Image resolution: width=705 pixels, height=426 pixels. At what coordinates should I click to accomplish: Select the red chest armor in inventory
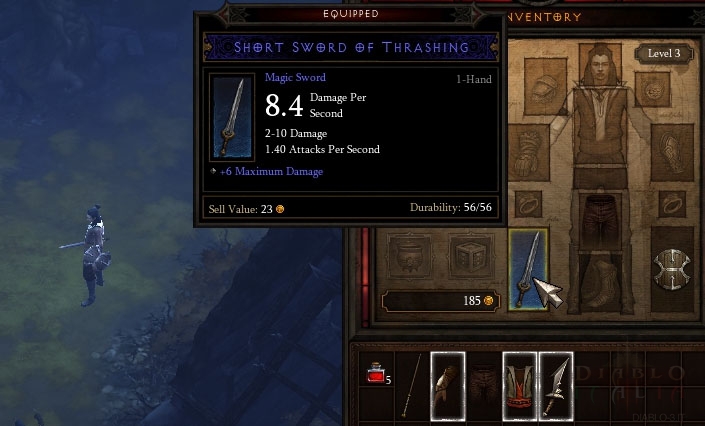pos(519,385)
